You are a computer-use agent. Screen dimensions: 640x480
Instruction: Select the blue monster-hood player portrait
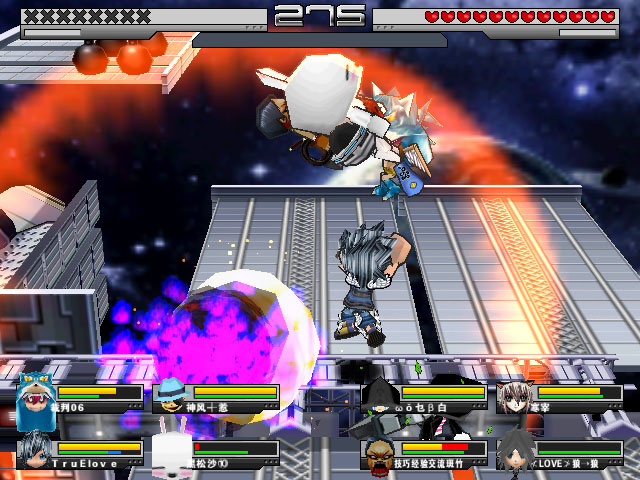(x=36, y=398)
